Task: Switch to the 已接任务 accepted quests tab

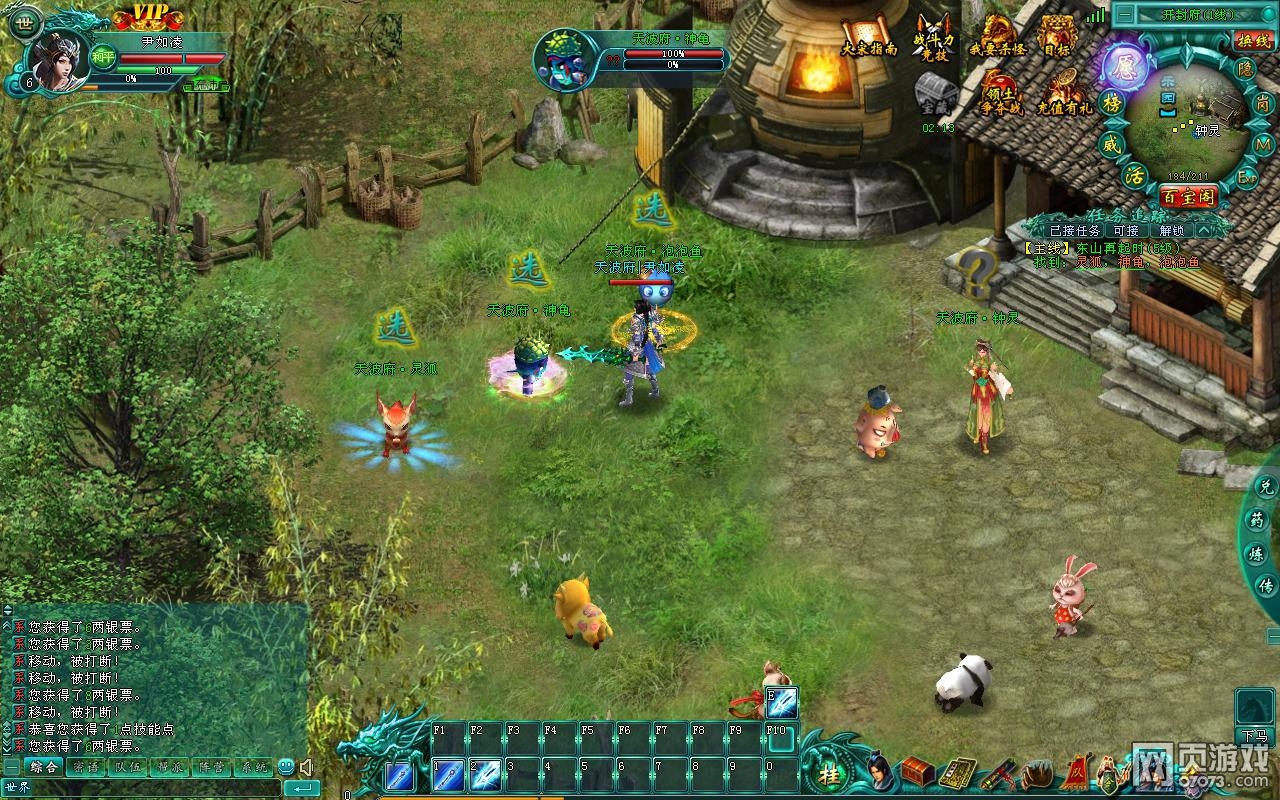Action: point(1074,230)
